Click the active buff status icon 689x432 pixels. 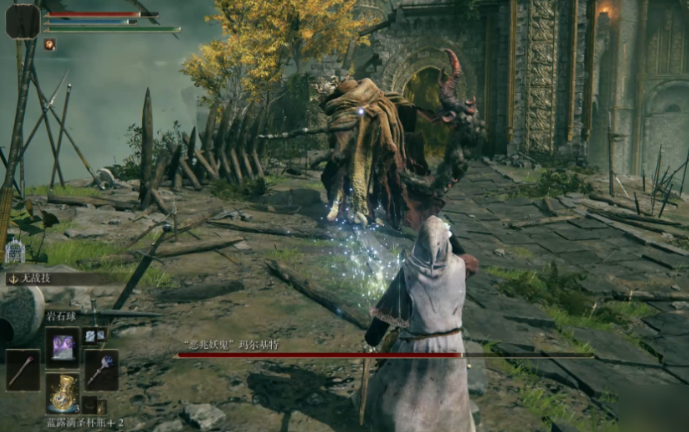click(49, 44)
